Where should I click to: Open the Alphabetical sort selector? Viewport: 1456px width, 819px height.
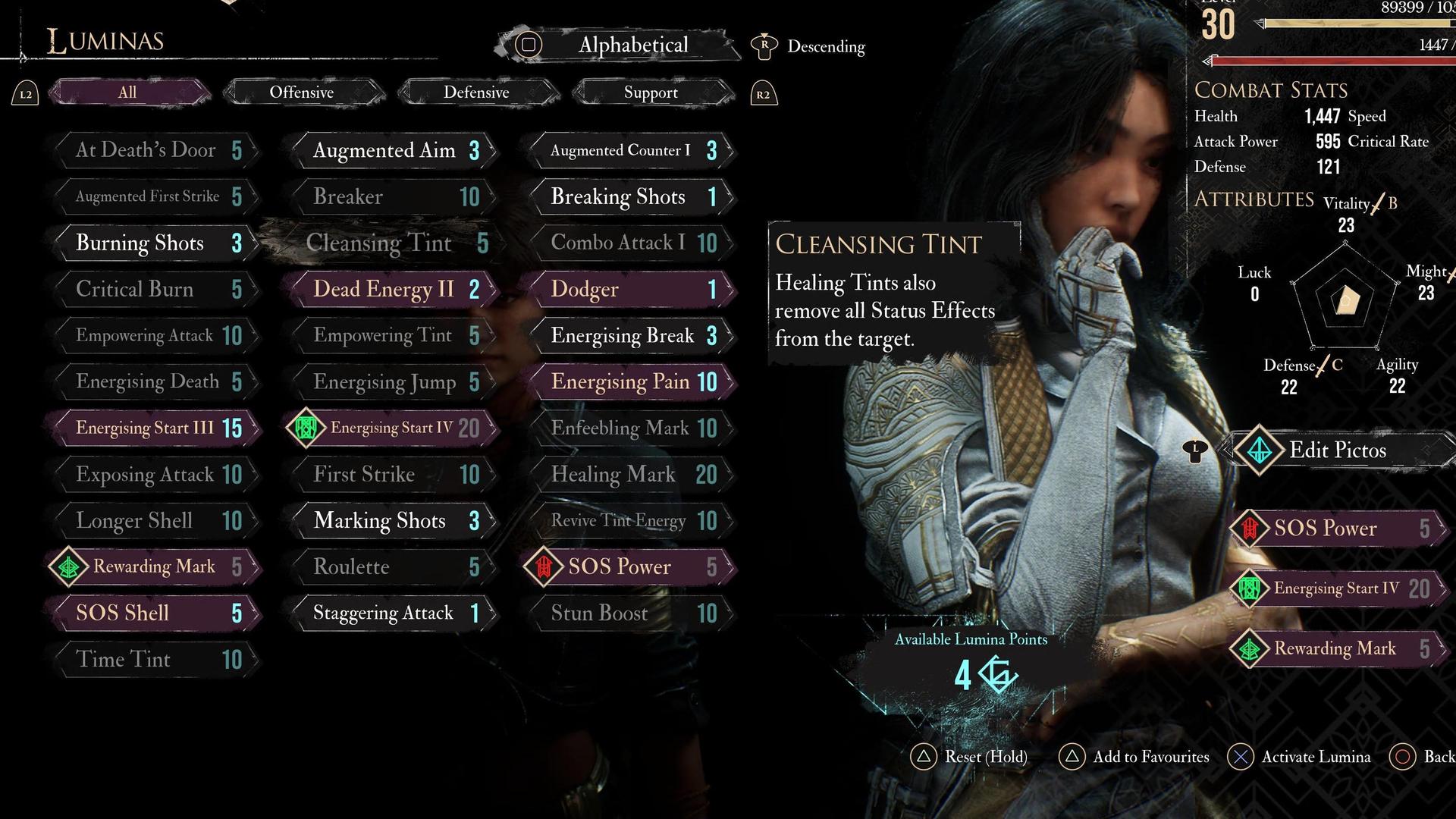(632, 45)
